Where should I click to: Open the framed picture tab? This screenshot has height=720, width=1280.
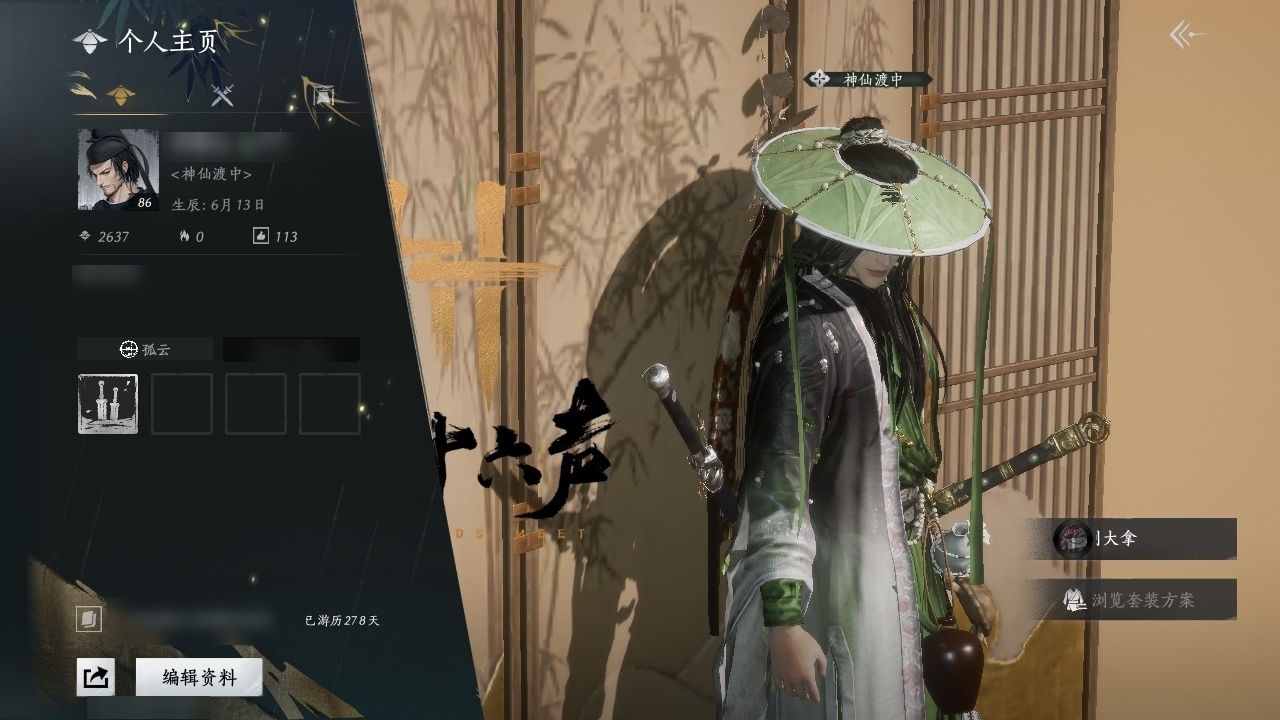click(323, 96)
